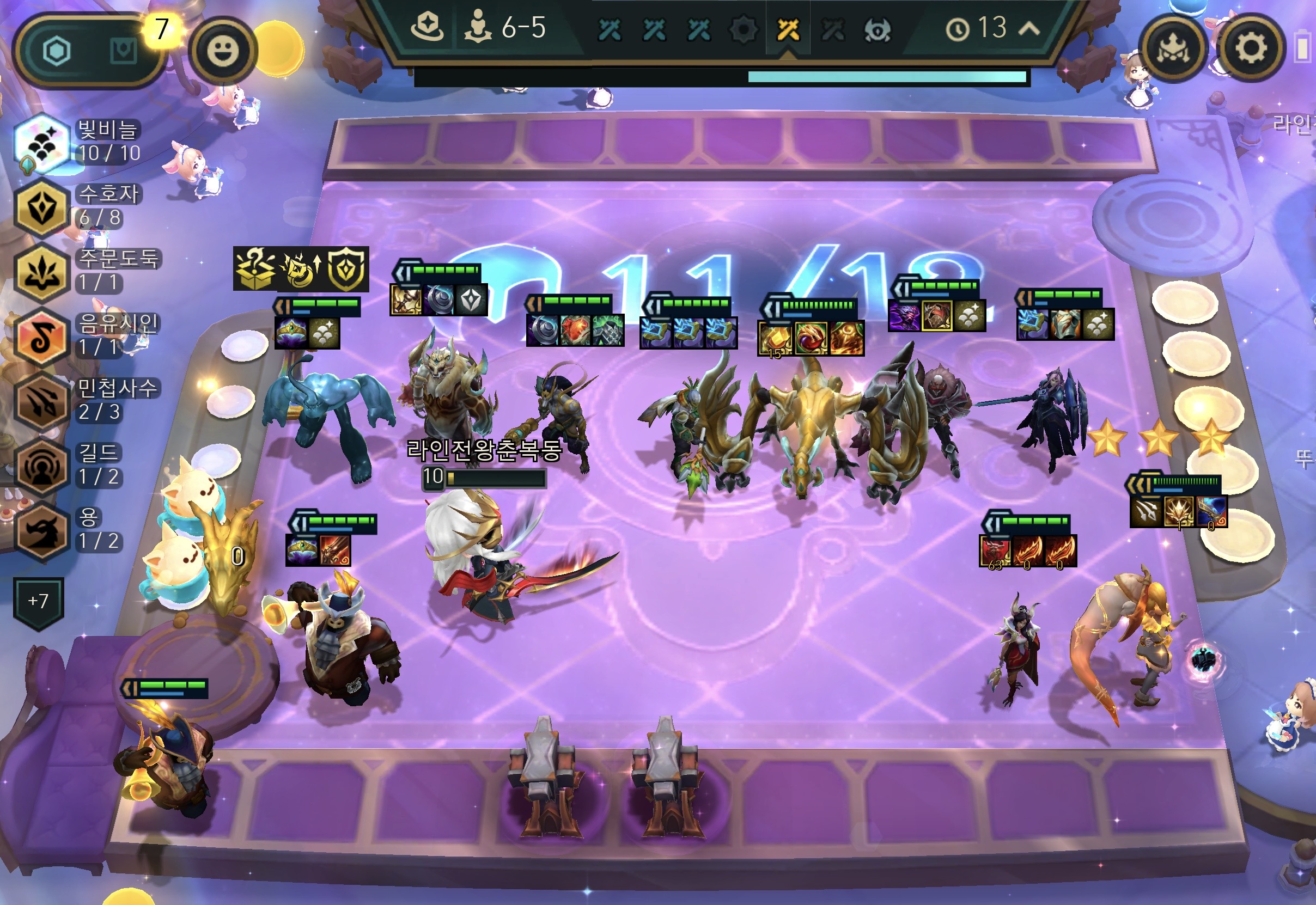Viewport: 1316px width, 905px height.
Task: Select the shield augment icon
Action: (346, 270)
